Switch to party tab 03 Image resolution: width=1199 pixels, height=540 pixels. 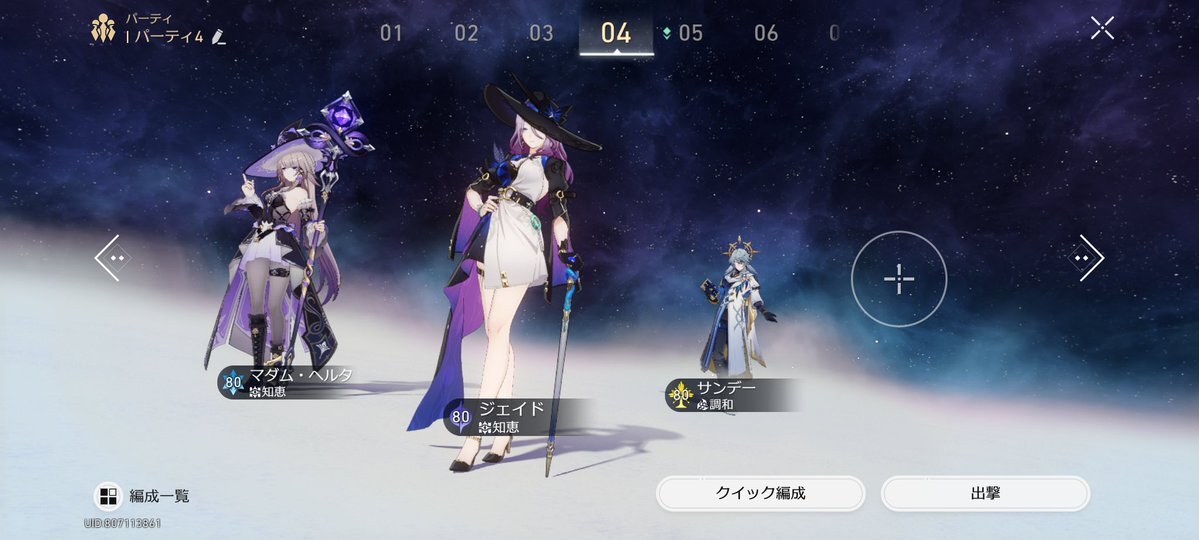pyautogui.click(x=541, y=33)
